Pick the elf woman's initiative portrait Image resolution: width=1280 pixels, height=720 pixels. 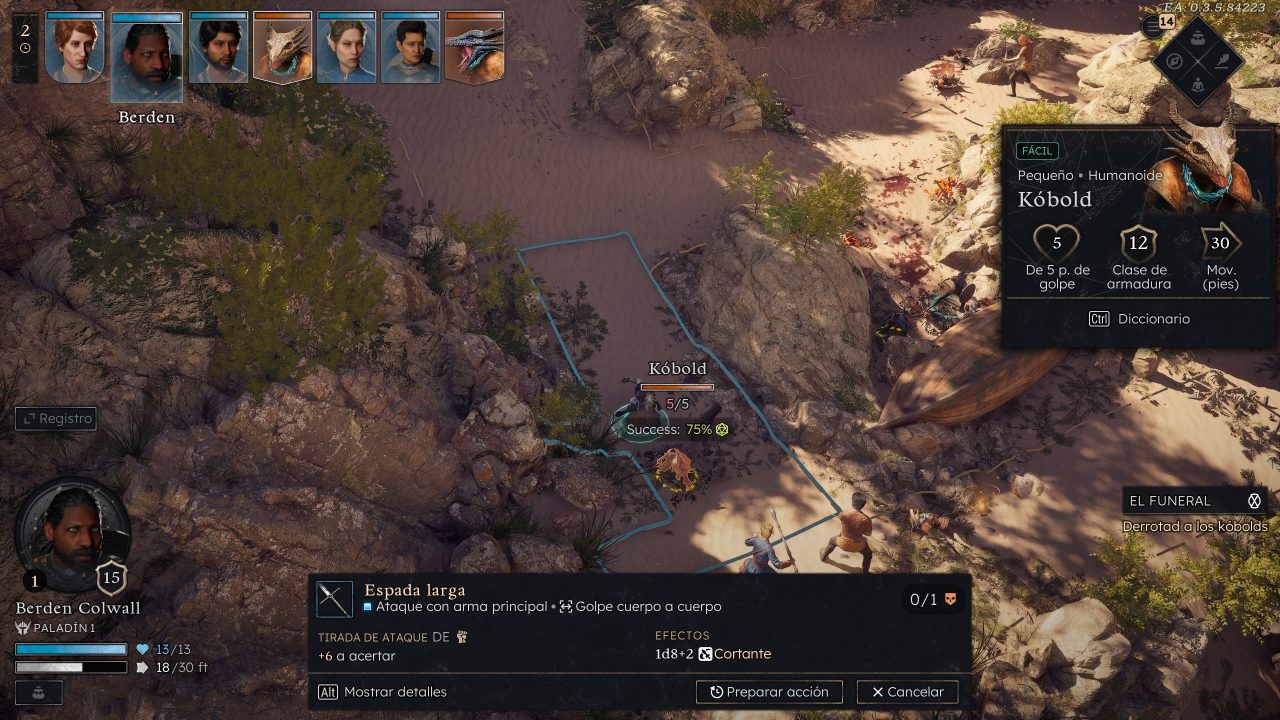pos(347,48)
